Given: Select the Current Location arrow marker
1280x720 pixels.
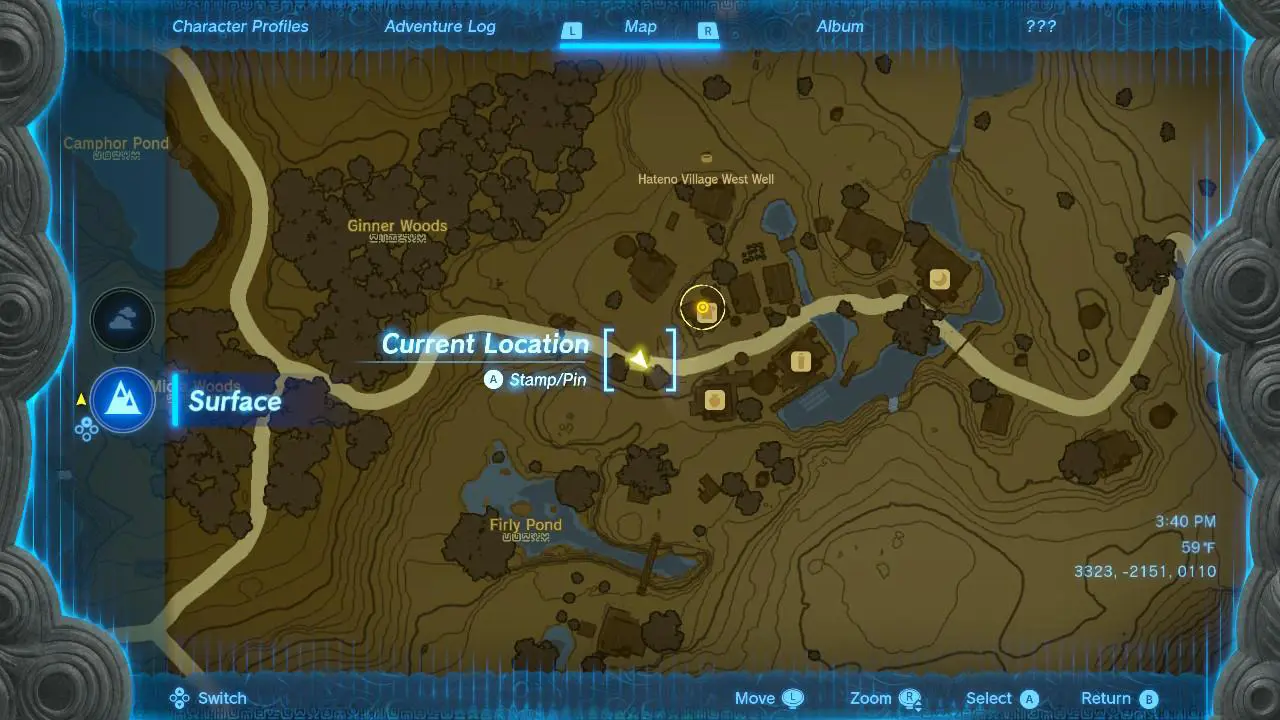Looking at the screenshot, I should tap(640, 358).
